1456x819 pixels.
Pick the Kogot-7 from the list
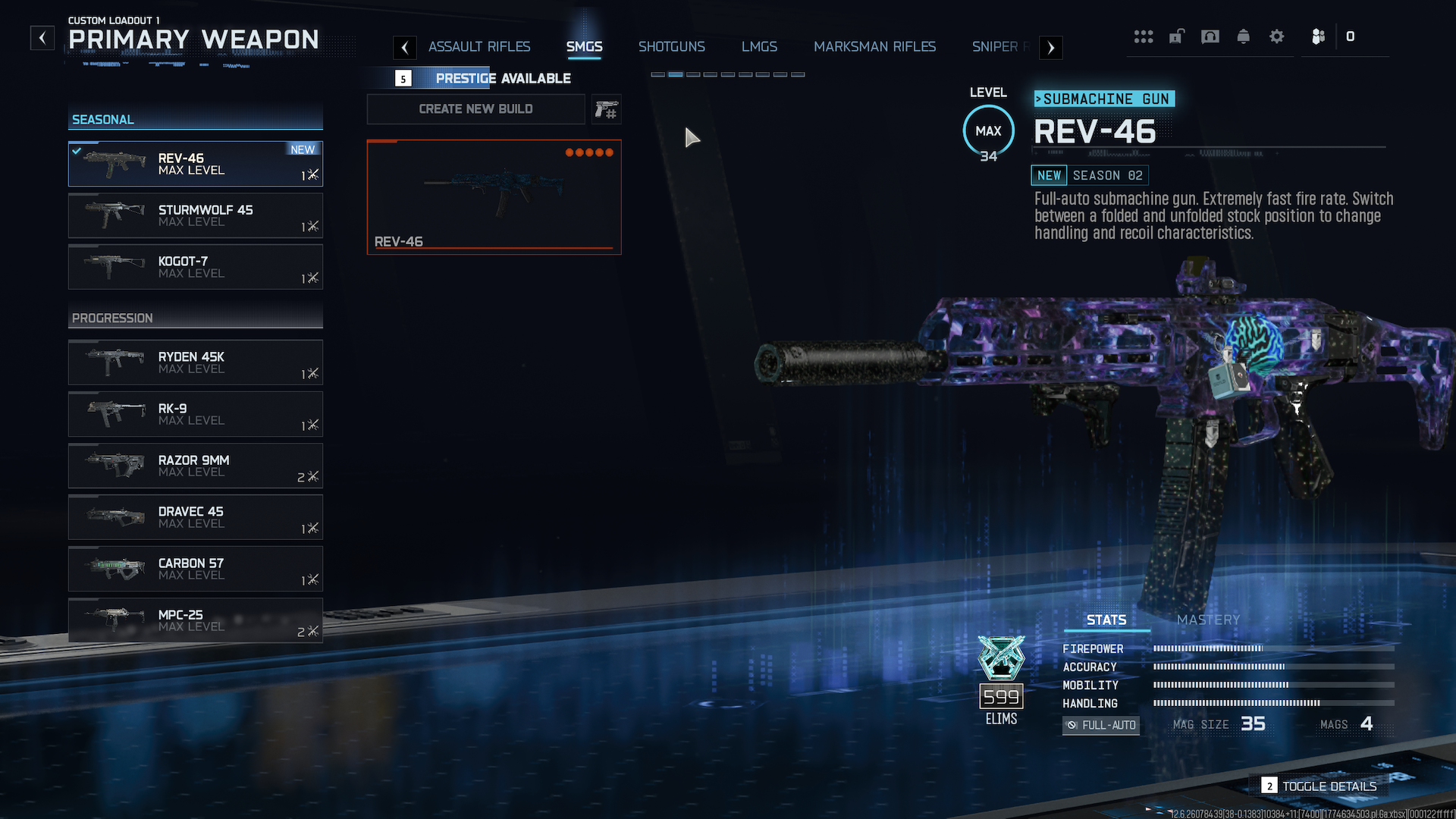click(x=196, y=267)
